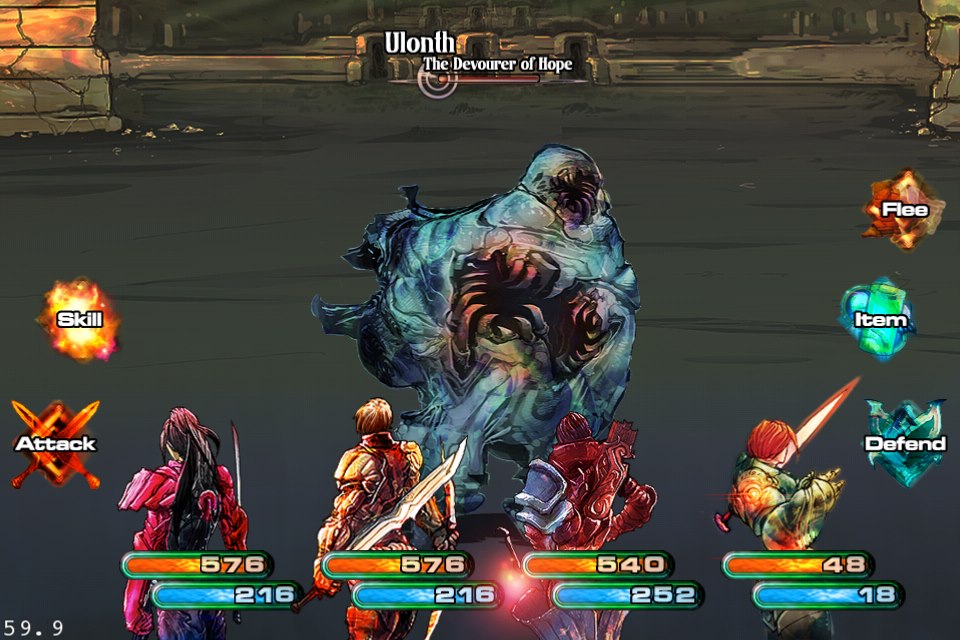Select the Attack crossed-swords button
The height and width of the screenshot is (640, 960).
tap(55, 443)
